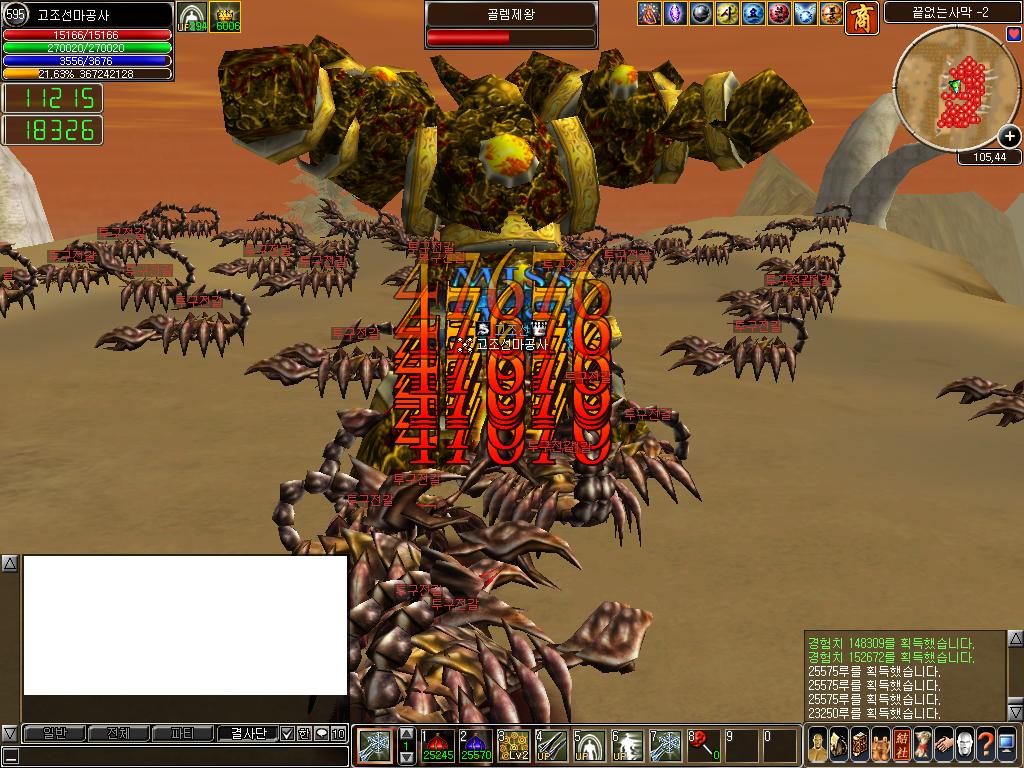This screenshot has width=1024, height=768.
Task: Switch to the 결사단 chat tab
Action: (247, 733)
